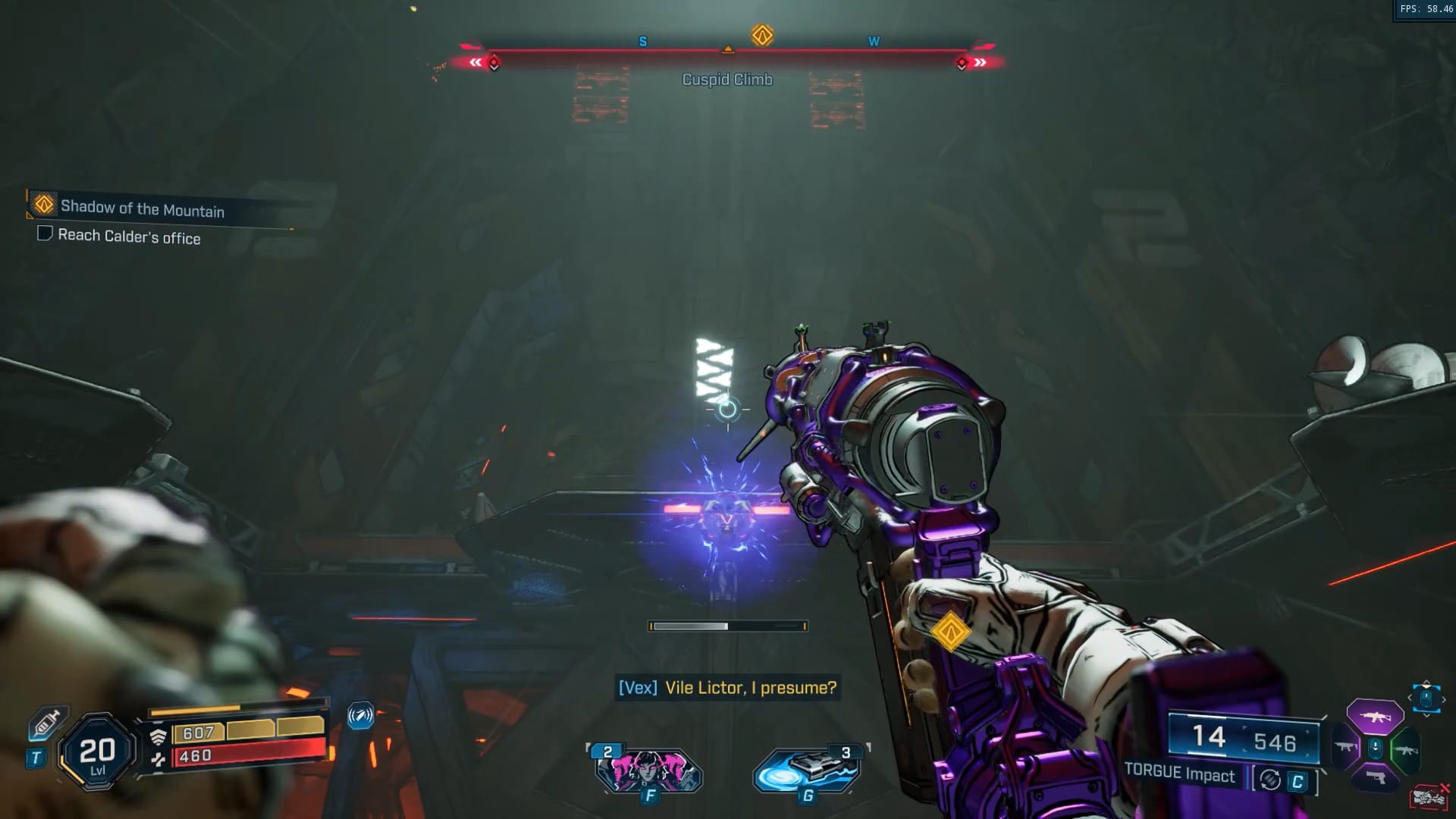1456x819 pixels.
Task: Use the ordnance launcher ability icon
Action: (x=808, y=769)
